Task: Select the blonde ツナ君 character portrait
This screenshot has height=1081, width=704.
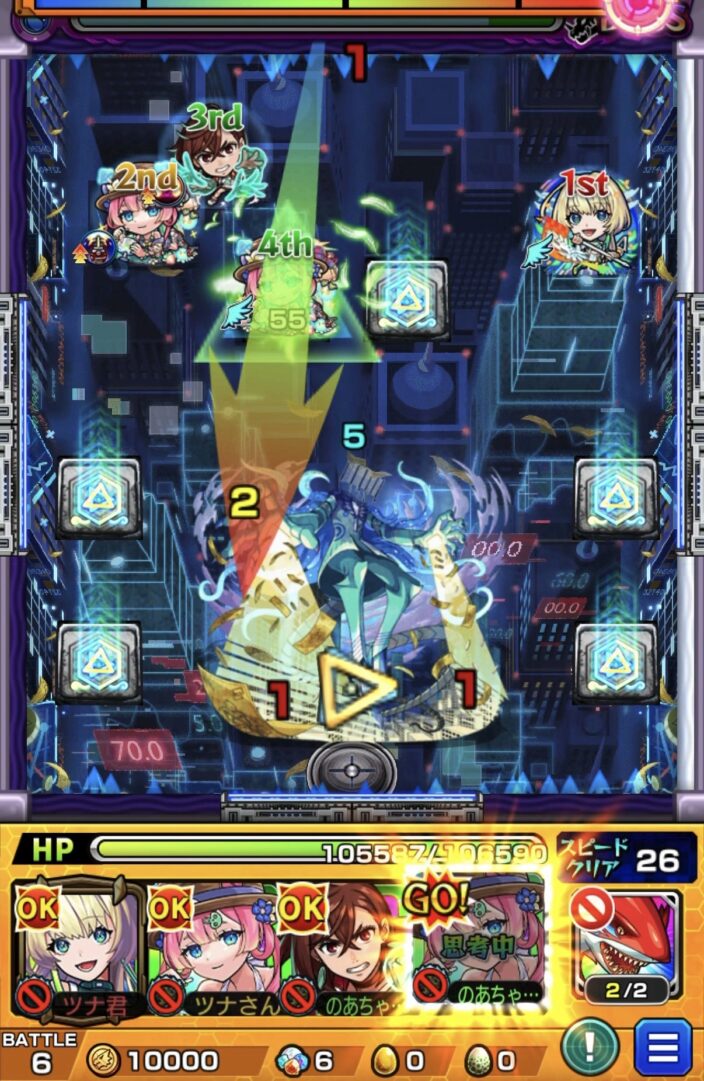Action: pos(75,946)
